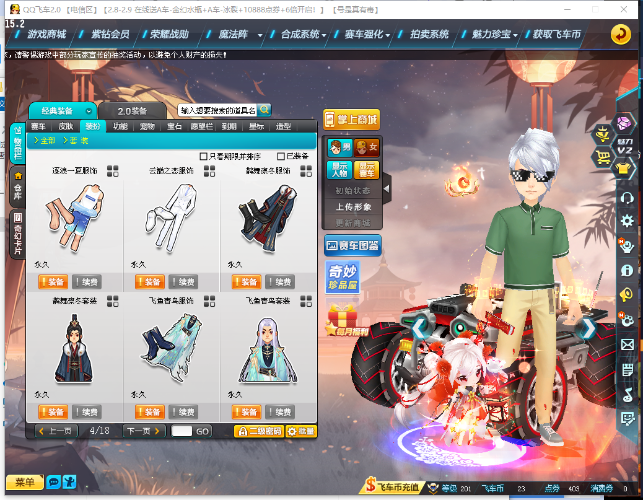Click the item search magnifier button
Image resolution: width=643 pixels, height=500 pixels.
265,109
